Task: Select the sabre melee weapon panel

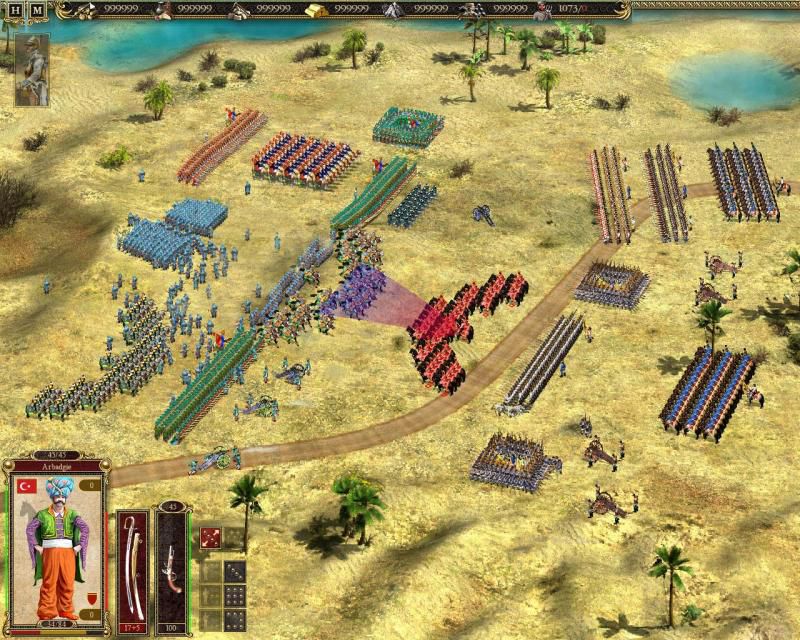Action: [x=131, y=565]
